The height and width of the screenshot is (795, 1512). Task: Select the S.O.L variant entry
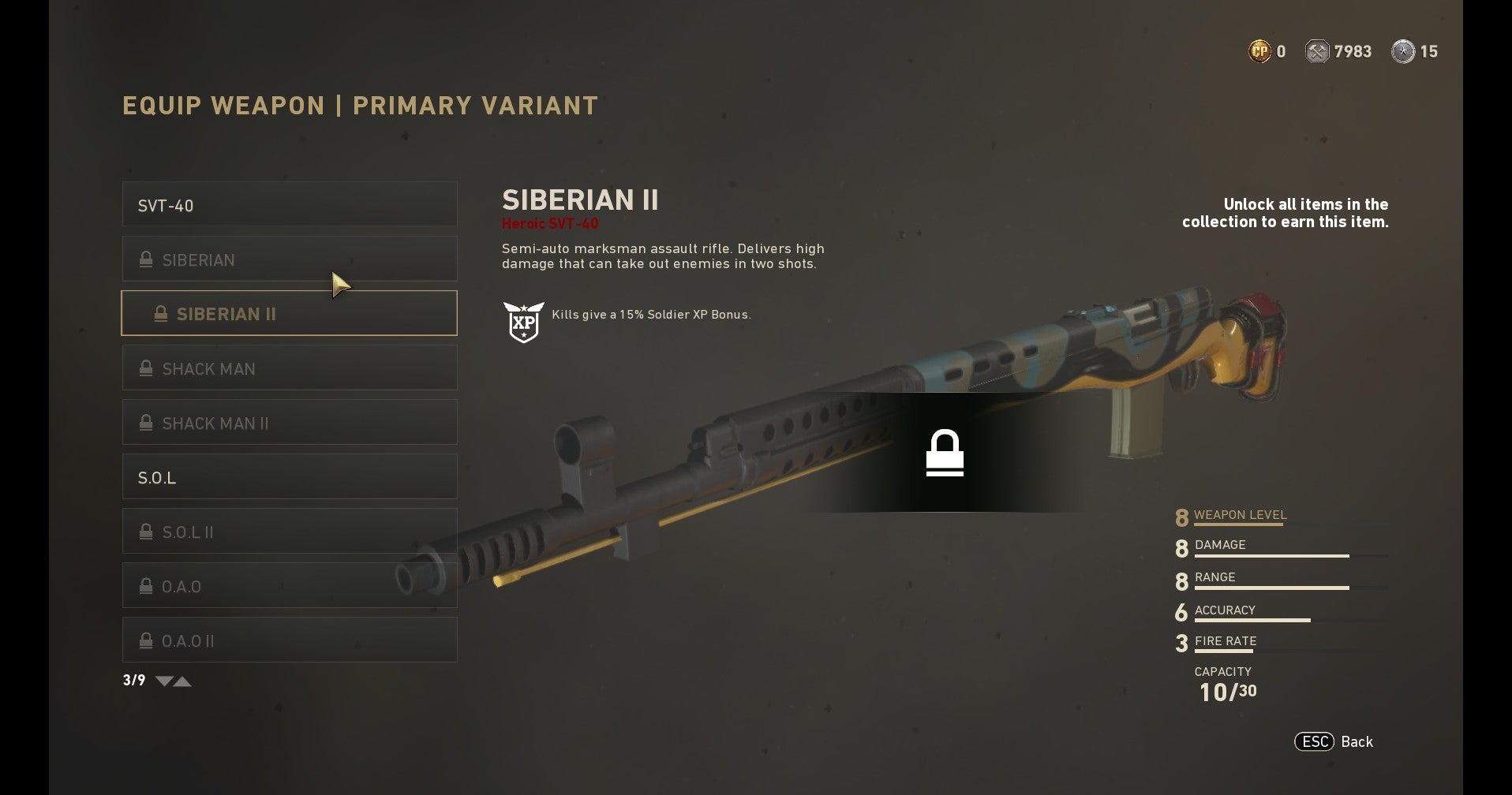[289, 476]
